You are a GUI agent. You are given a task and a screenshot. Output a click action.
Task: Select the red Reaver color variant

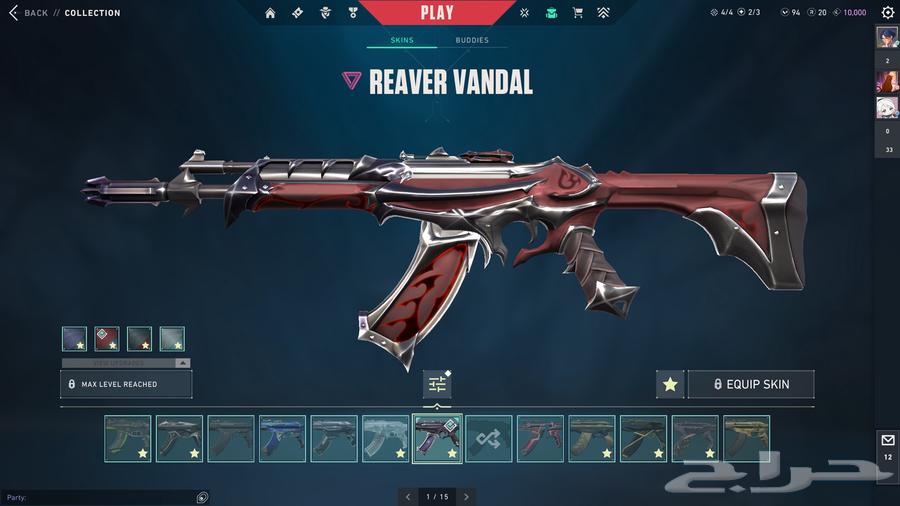click(x=107, y=339)
